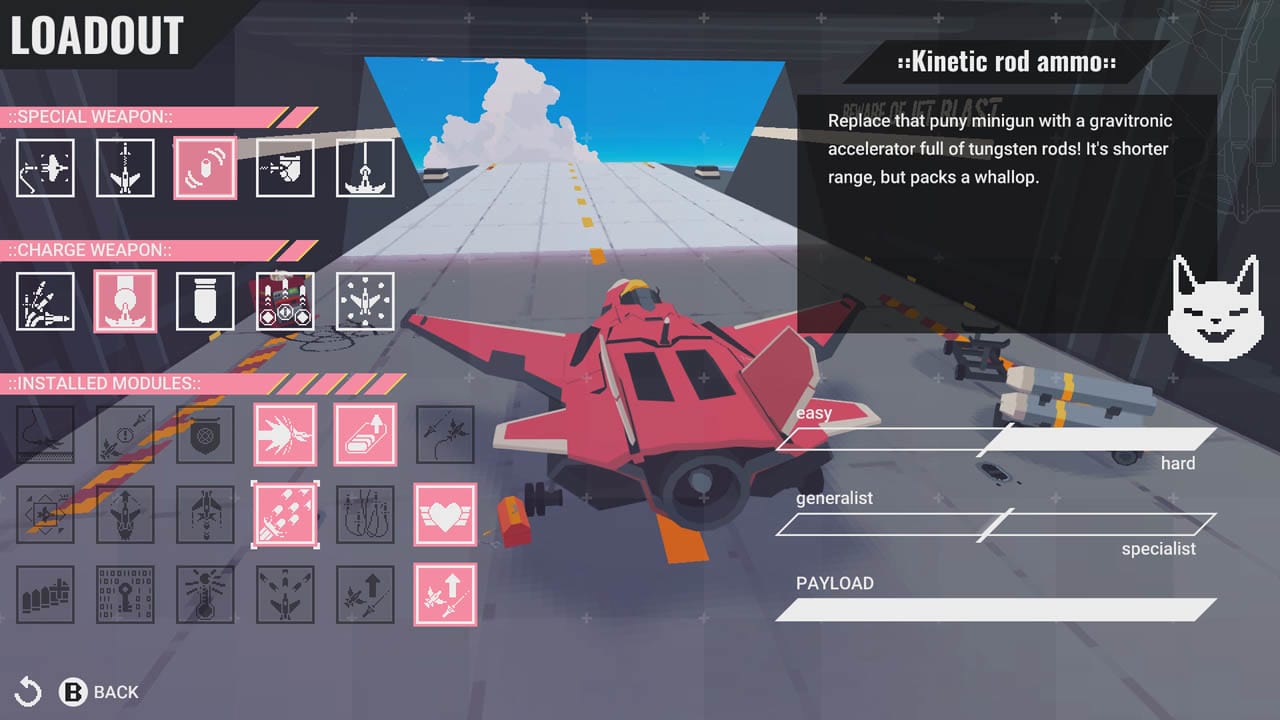Select the mine deployer charge weapon
Image resolution: width=1280 pixels, height=720 pixels.
click(285, 300)
